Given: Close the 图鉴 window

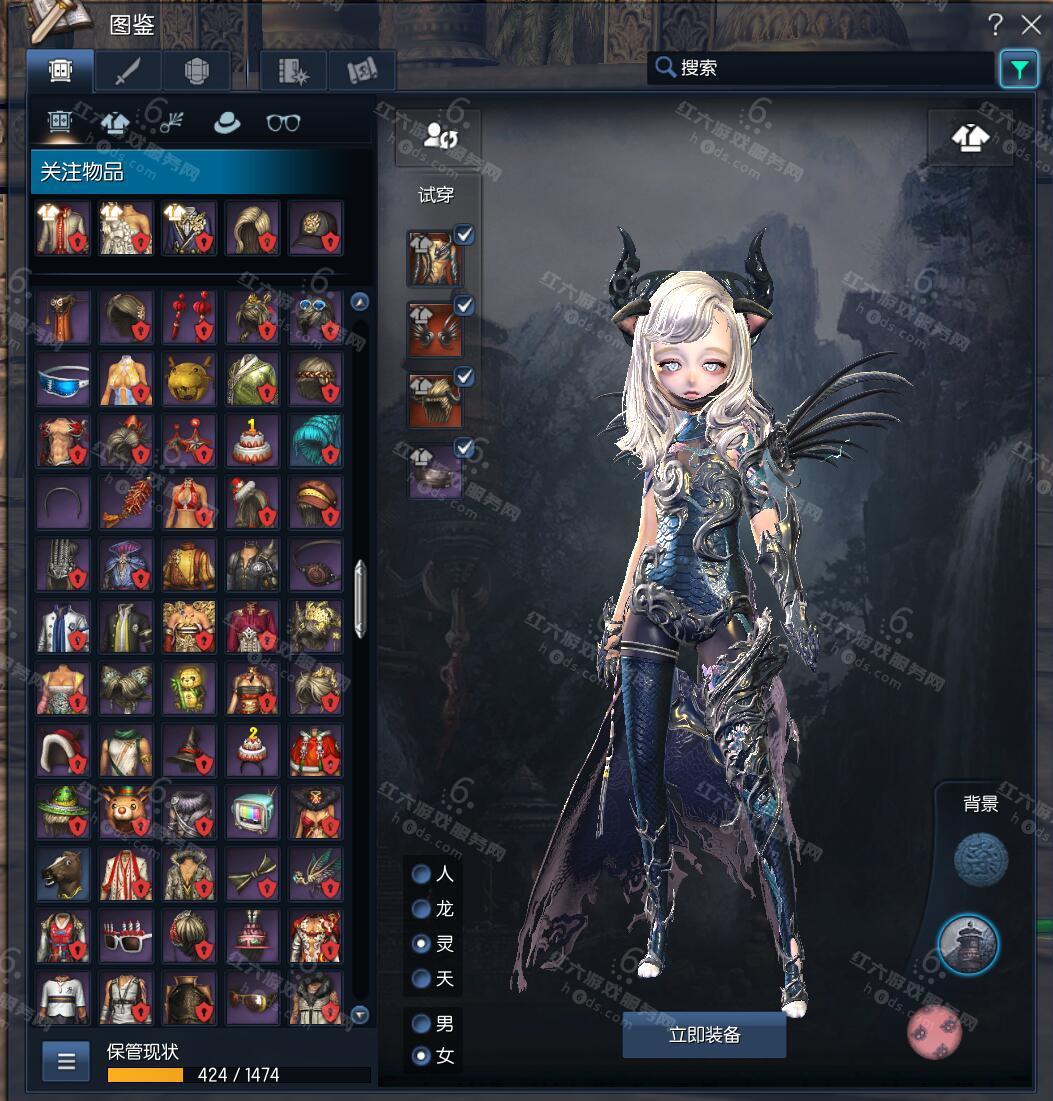Looking at the screenshot, I should 1030,25.
